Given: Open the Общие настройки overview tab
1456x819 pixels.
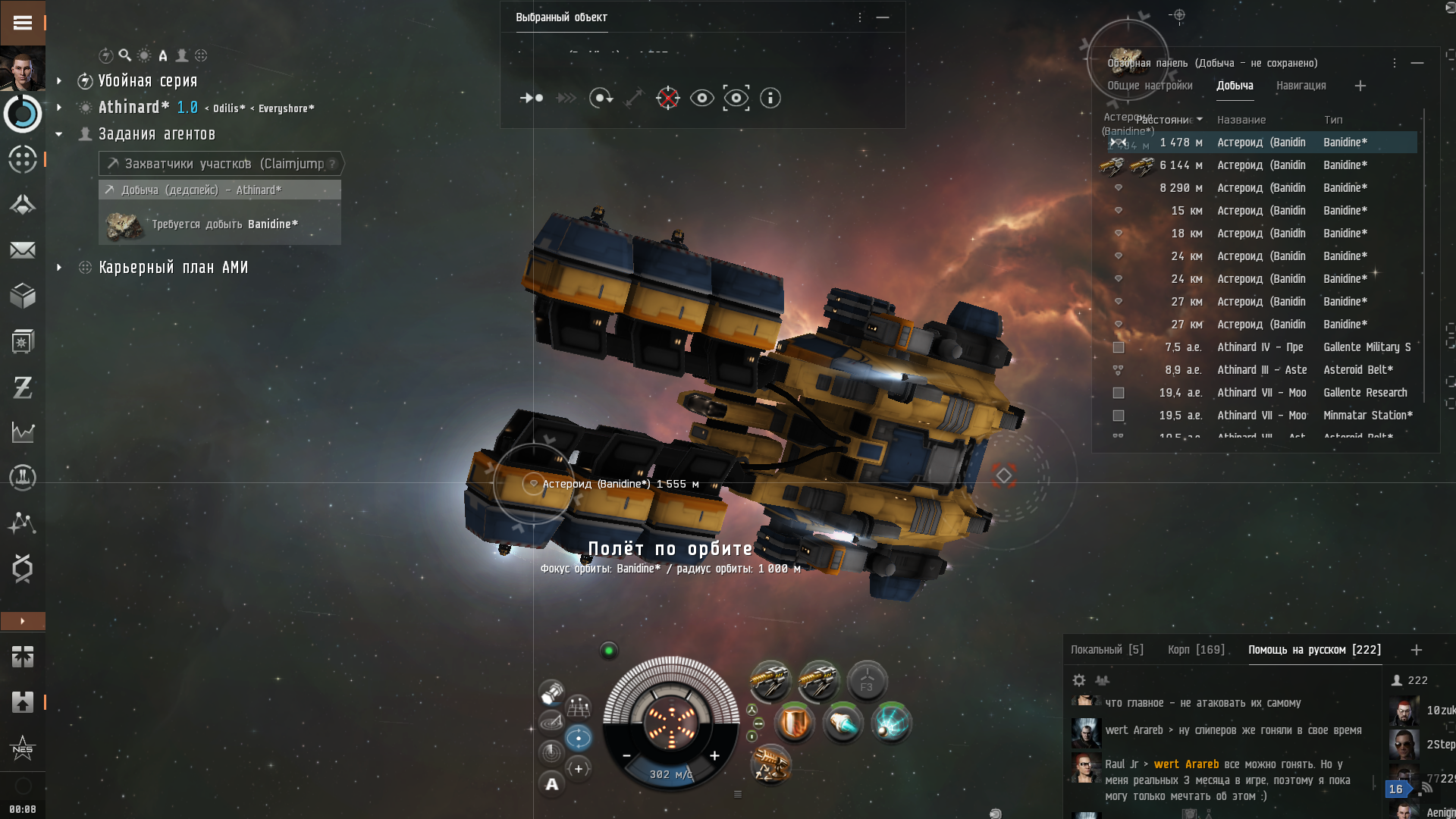Looking at the screenshot, I should pyautogui.click(x=1150, y=86).
